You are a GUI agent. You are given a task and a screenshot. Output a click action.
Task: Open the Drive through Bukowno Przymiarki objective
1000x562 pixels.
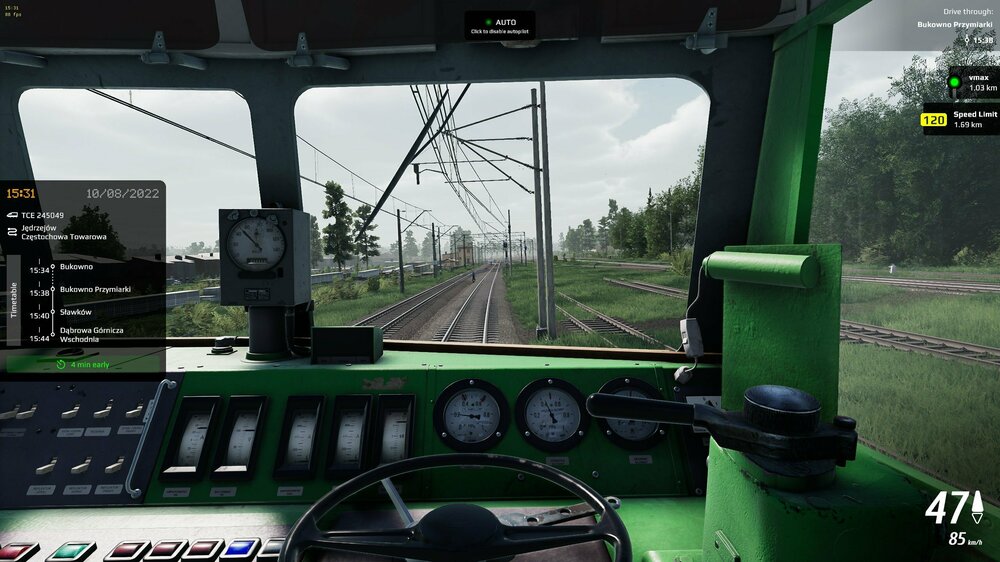tap(955, 24)
